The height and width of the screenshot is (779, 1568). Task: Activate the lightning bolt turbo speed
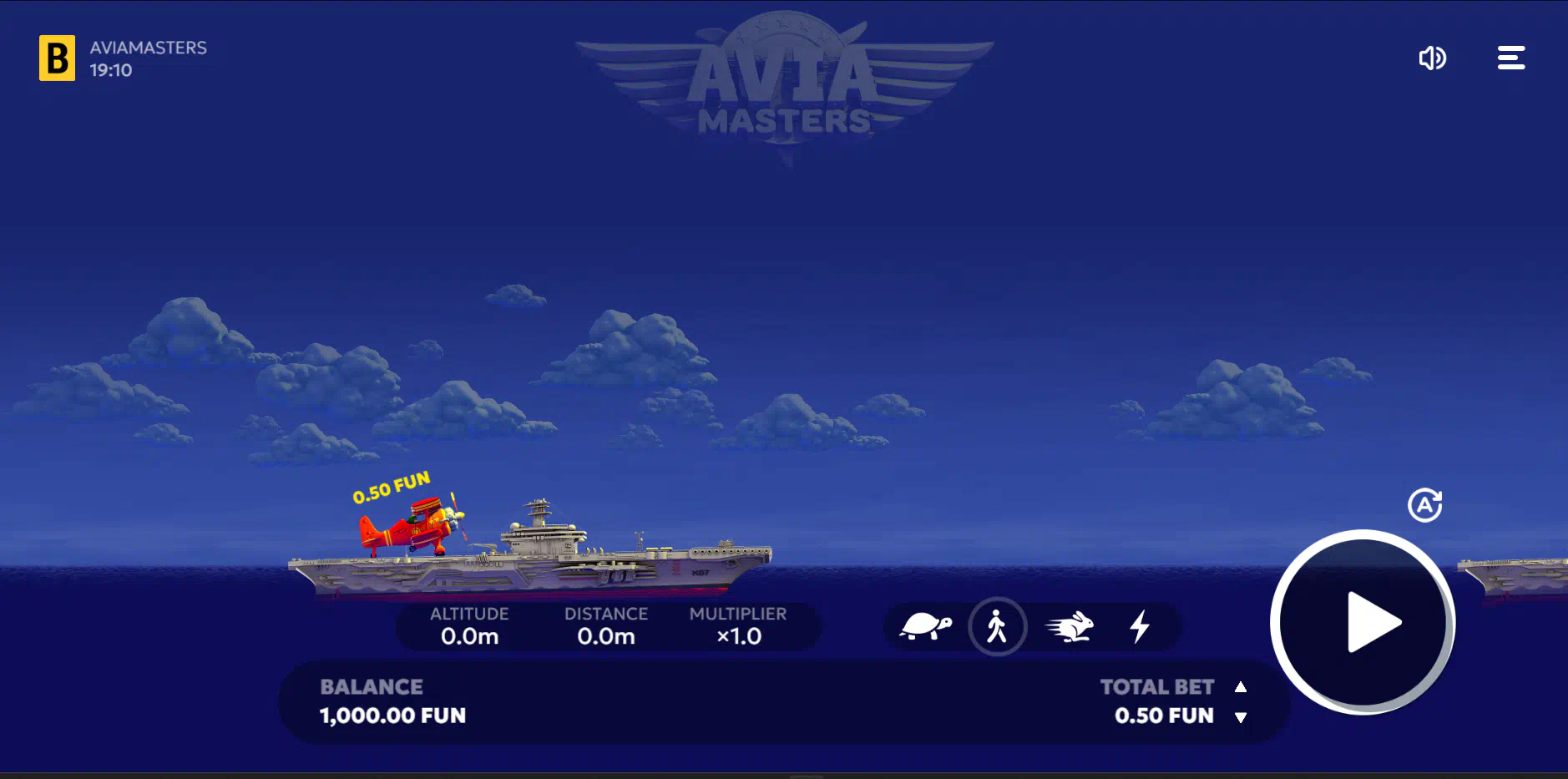point(1140,626)
